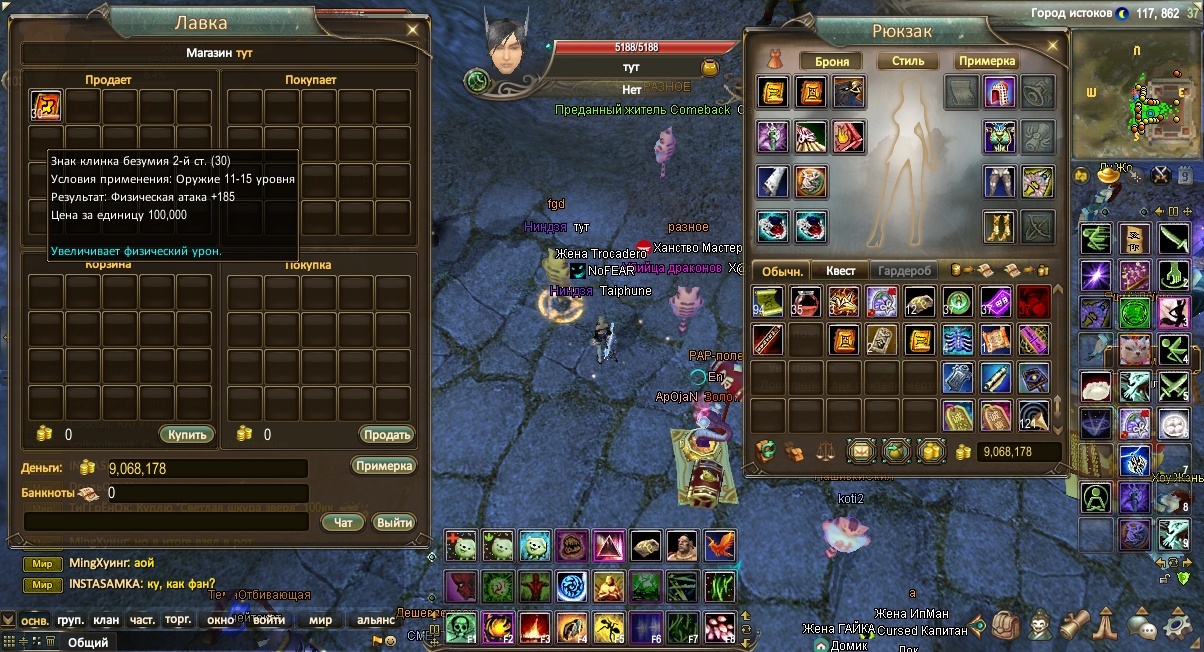Activate the F3 fire skill on hotbar
This screenshot has width=1204, height=652.
(x=534, y=627)
